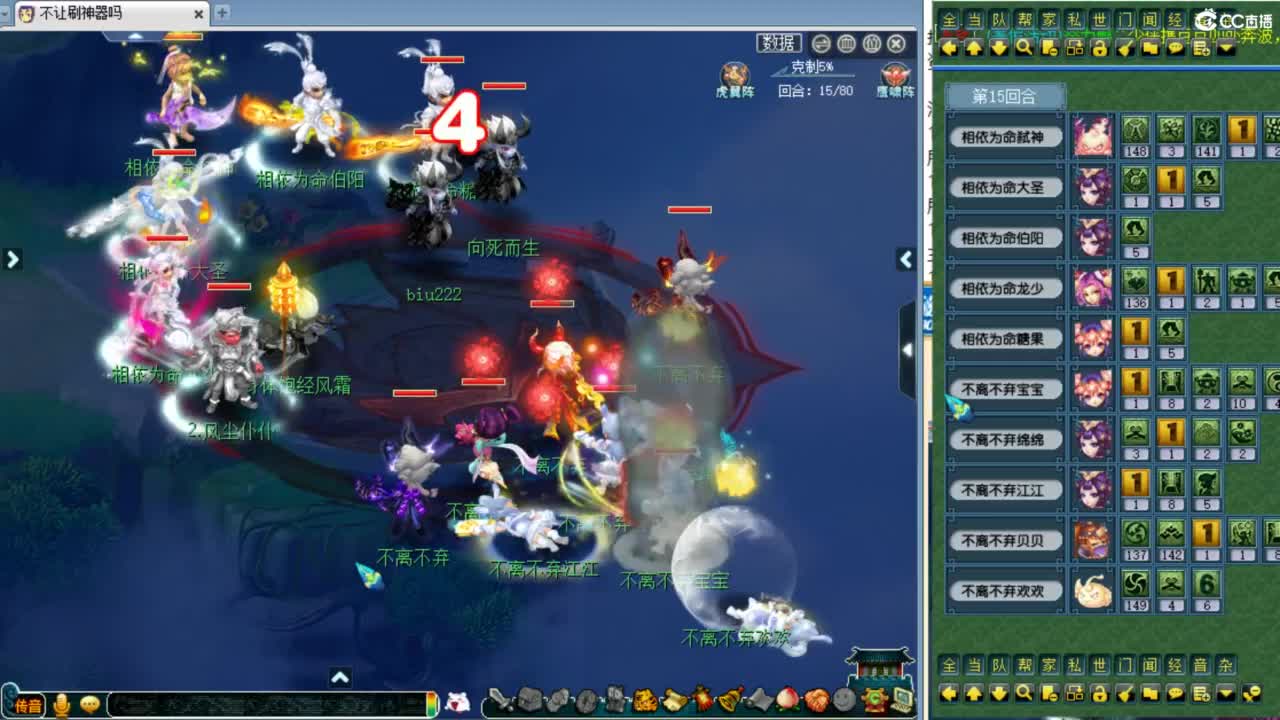This screenshot has width=1280, height=720.
Task: Expand the chat channel dropdown arrow
Action: point(1225,694)
